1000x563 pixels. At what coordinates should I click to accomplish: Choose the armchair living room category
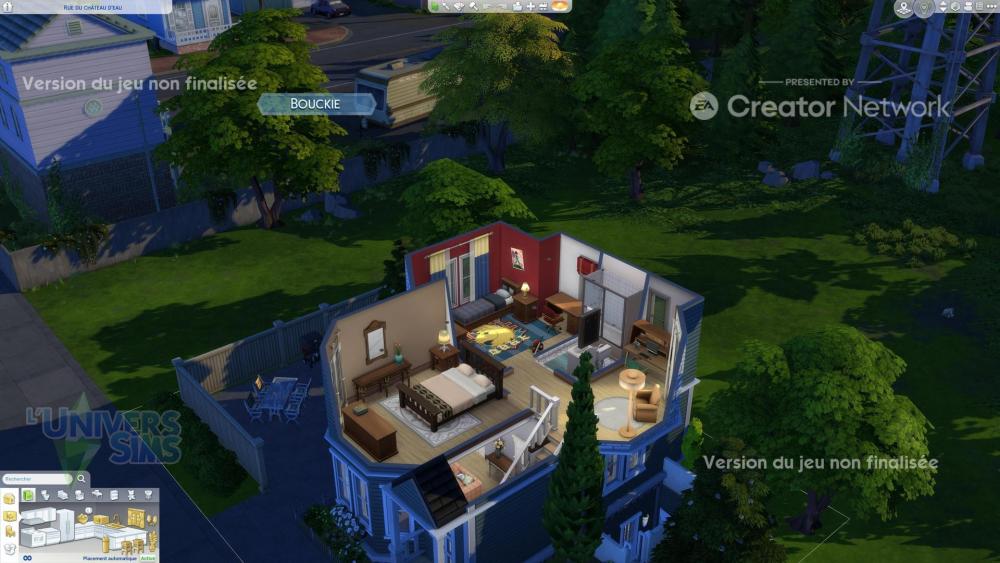tap(96, 495)
